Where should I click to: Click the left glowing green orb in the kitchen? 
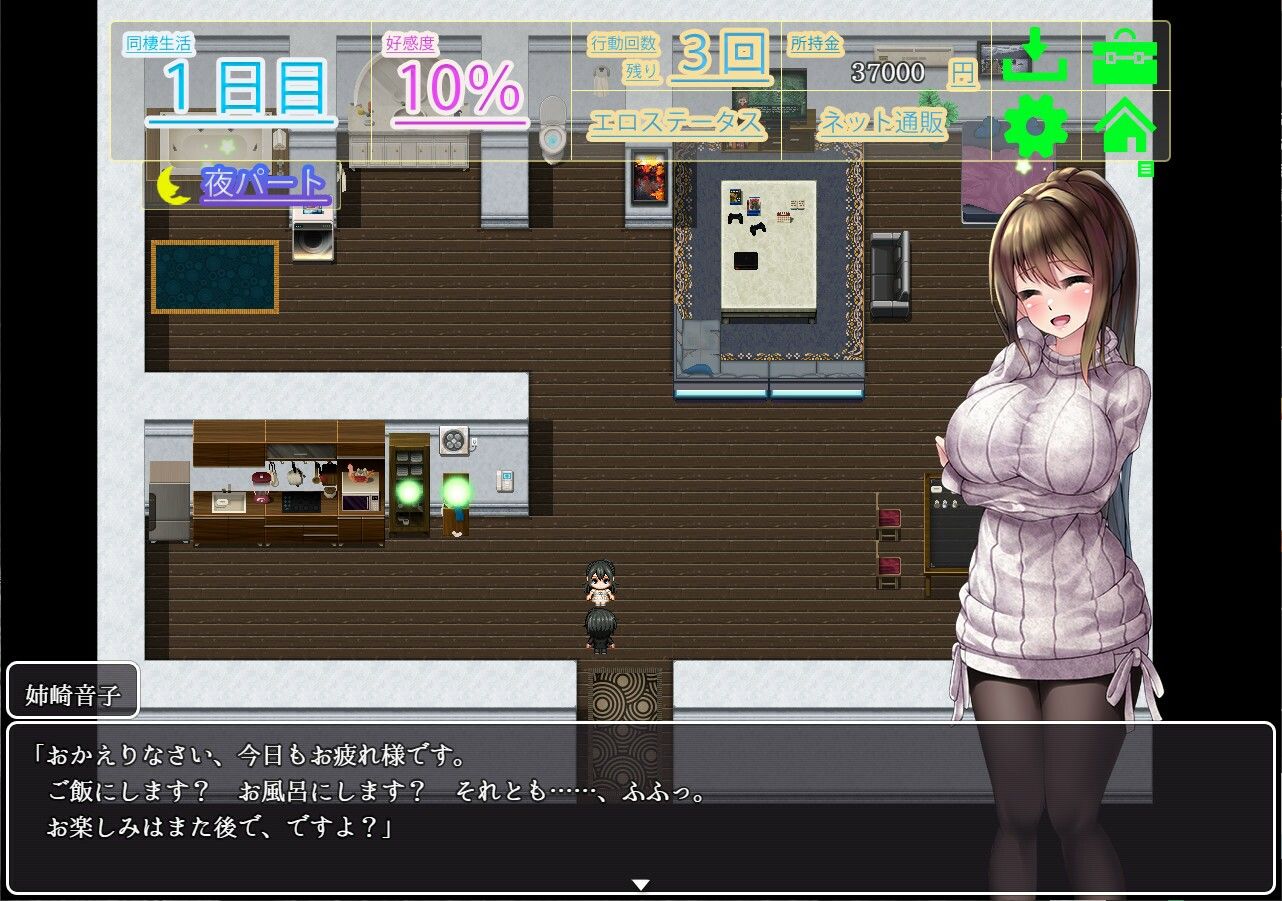410,491
